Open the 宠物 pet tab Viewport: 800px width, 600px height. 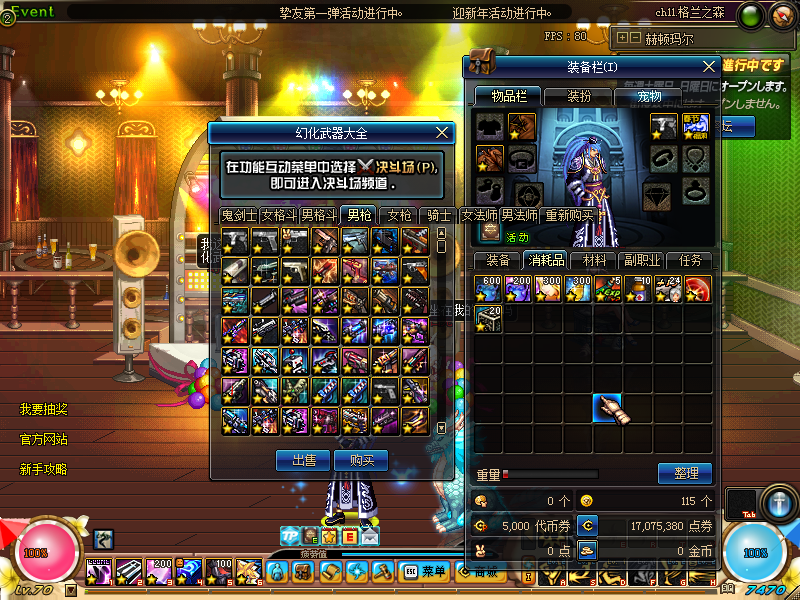649,96
